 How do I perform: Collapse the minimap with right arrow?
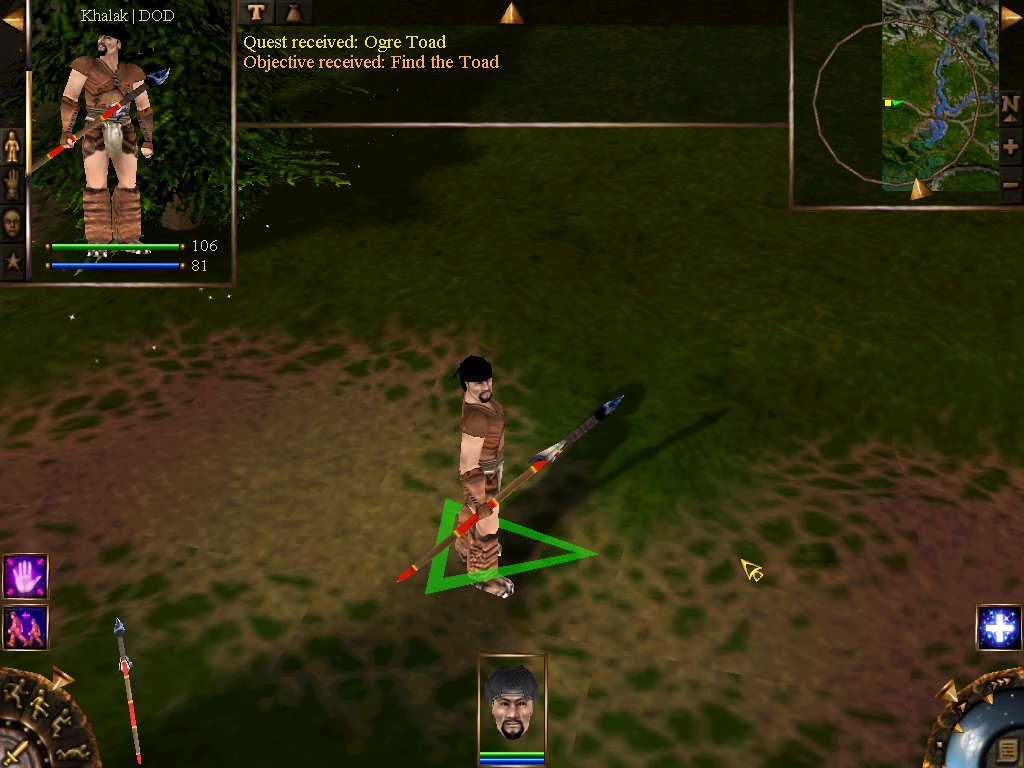tap(1011, 16)
